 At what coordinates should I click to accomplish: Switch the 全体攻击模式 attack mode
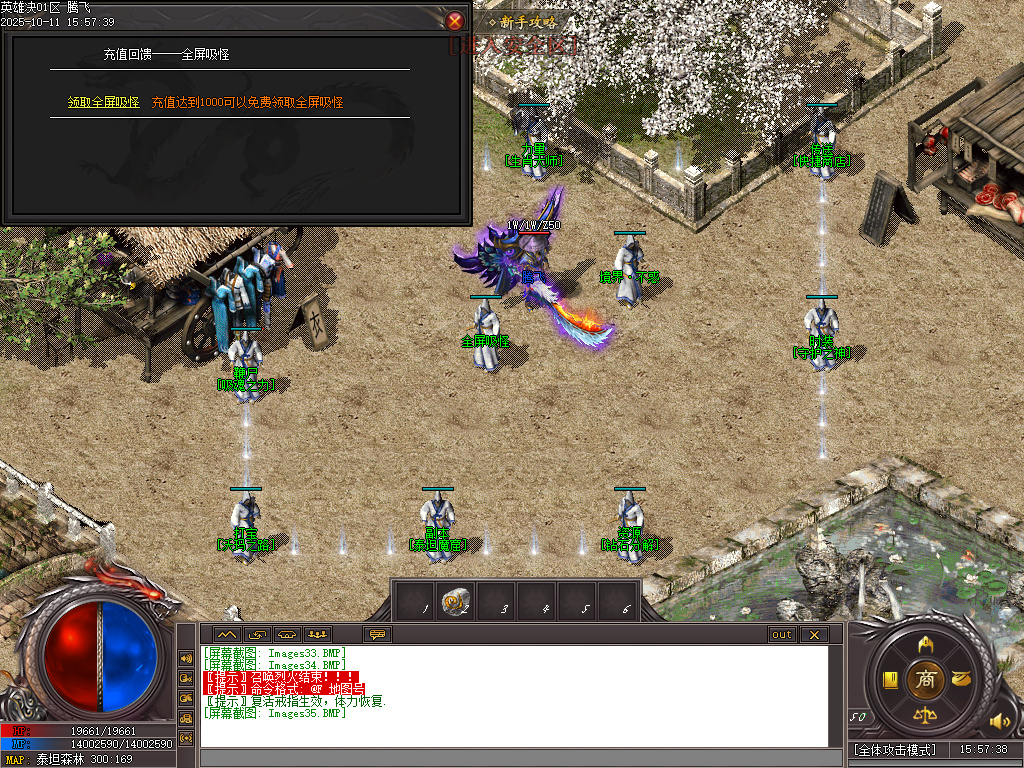896,749
